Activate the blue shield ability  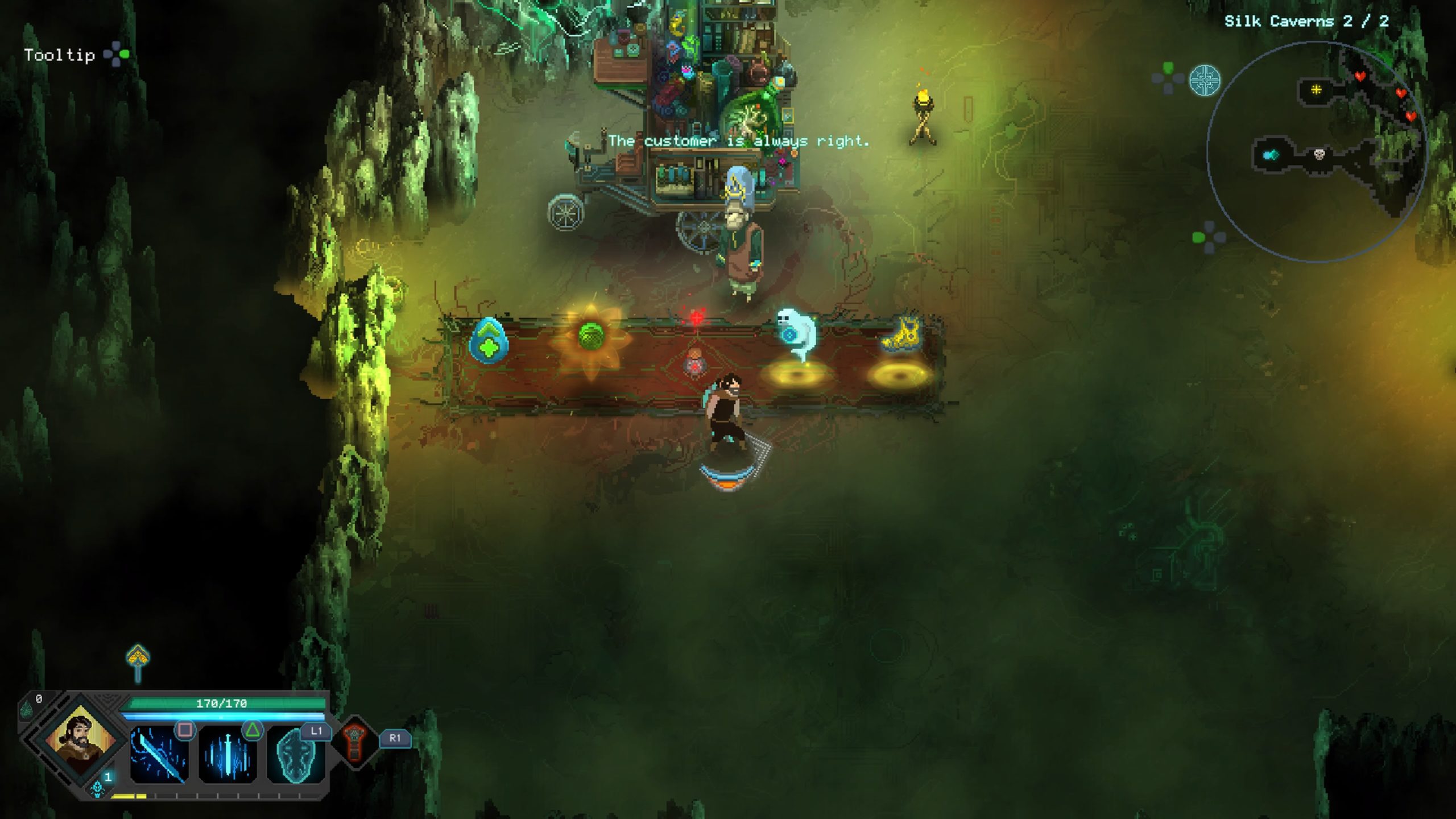[x=295, y=755]
